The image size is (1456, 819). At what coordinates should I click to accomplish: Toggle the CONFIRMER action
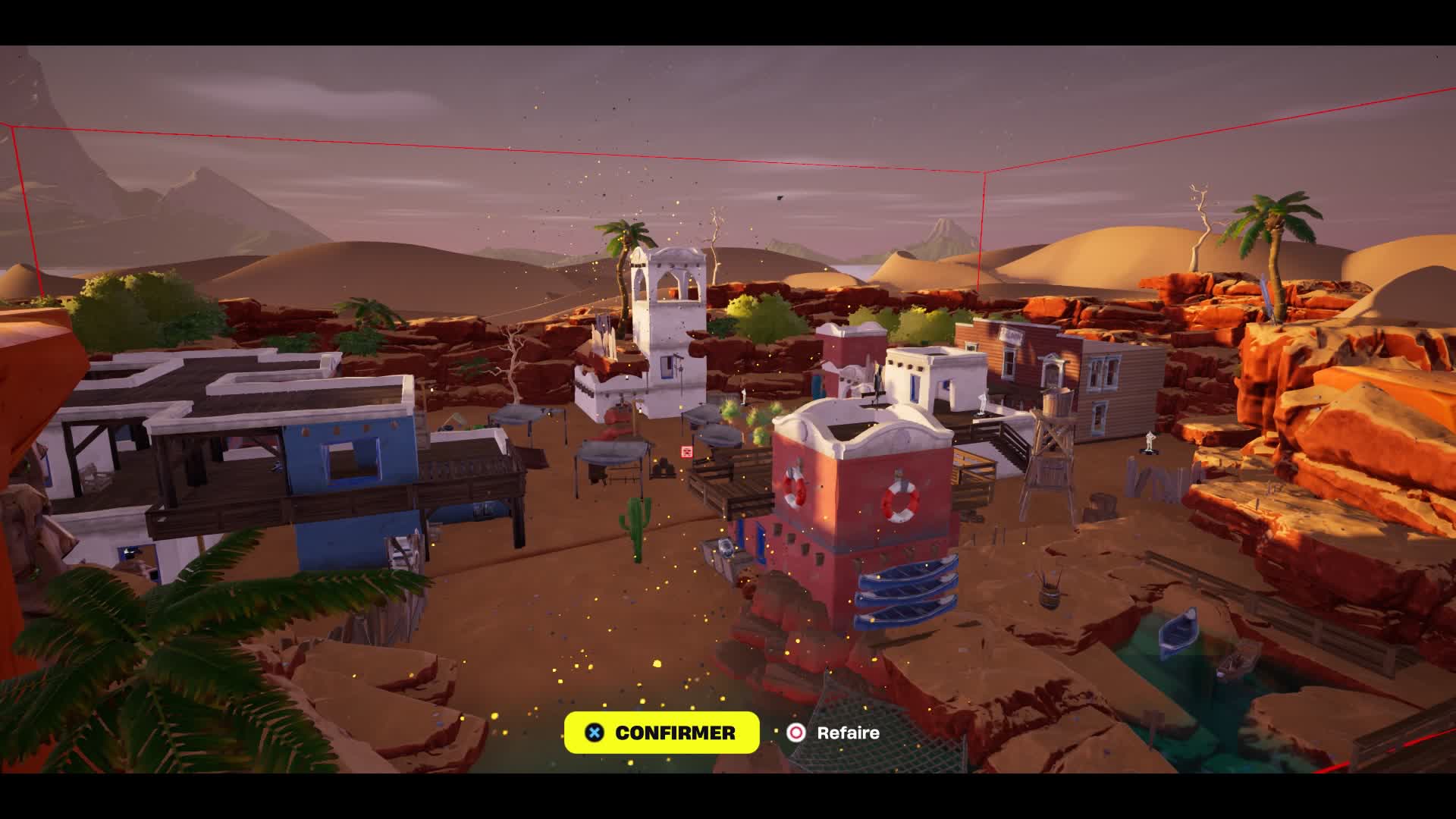[x=661, y=732]
